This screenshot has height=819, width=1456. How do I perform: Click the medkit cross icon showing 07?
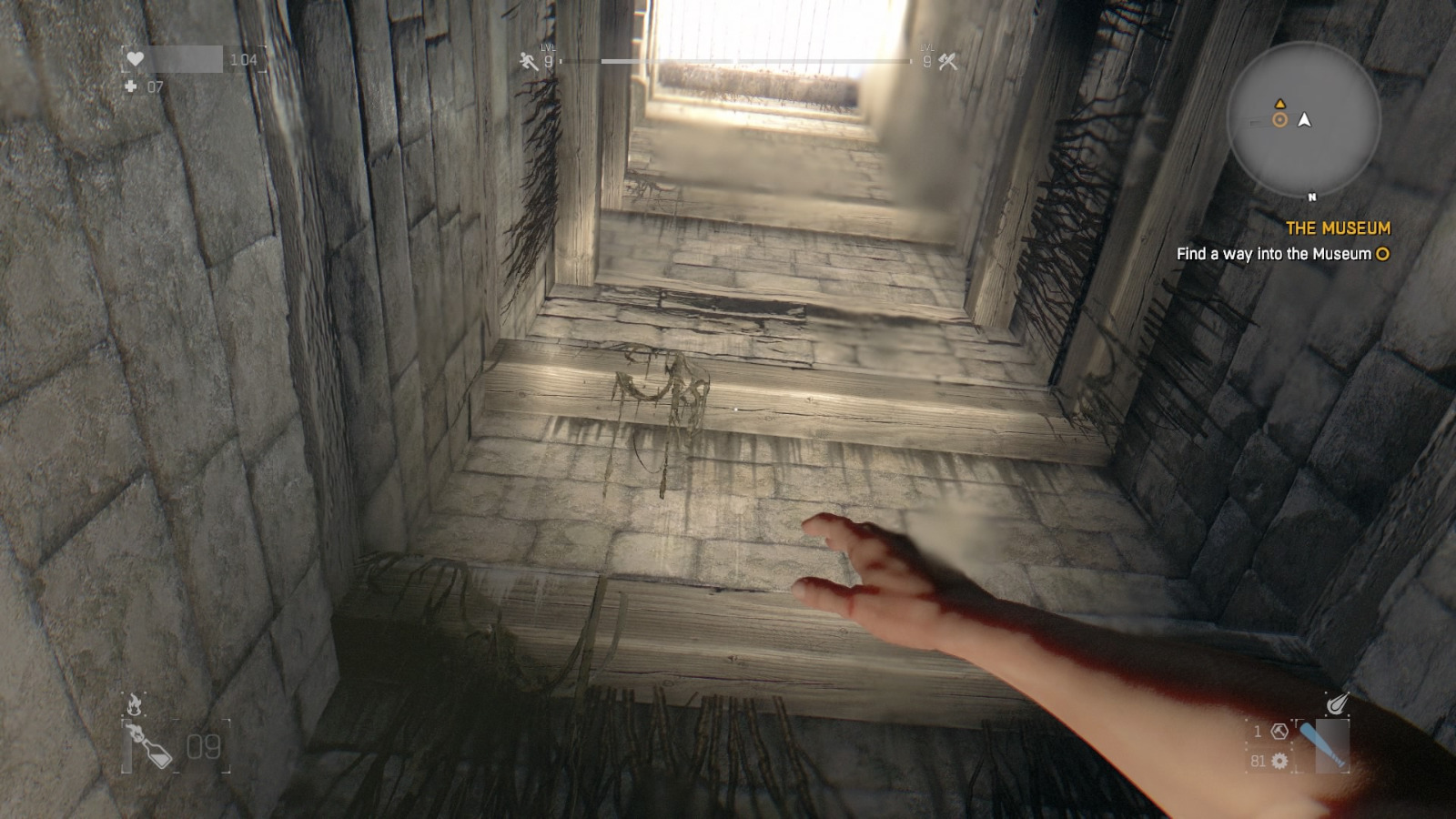[x=133, y=87]
